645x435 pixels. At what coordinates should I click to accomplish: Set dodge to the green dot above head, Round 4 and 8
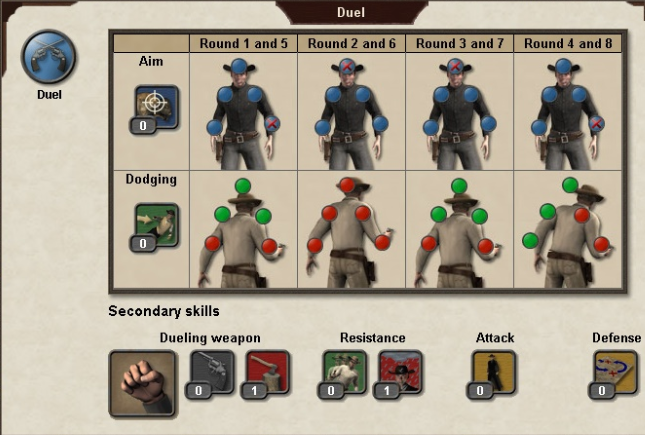coord(570,185)
